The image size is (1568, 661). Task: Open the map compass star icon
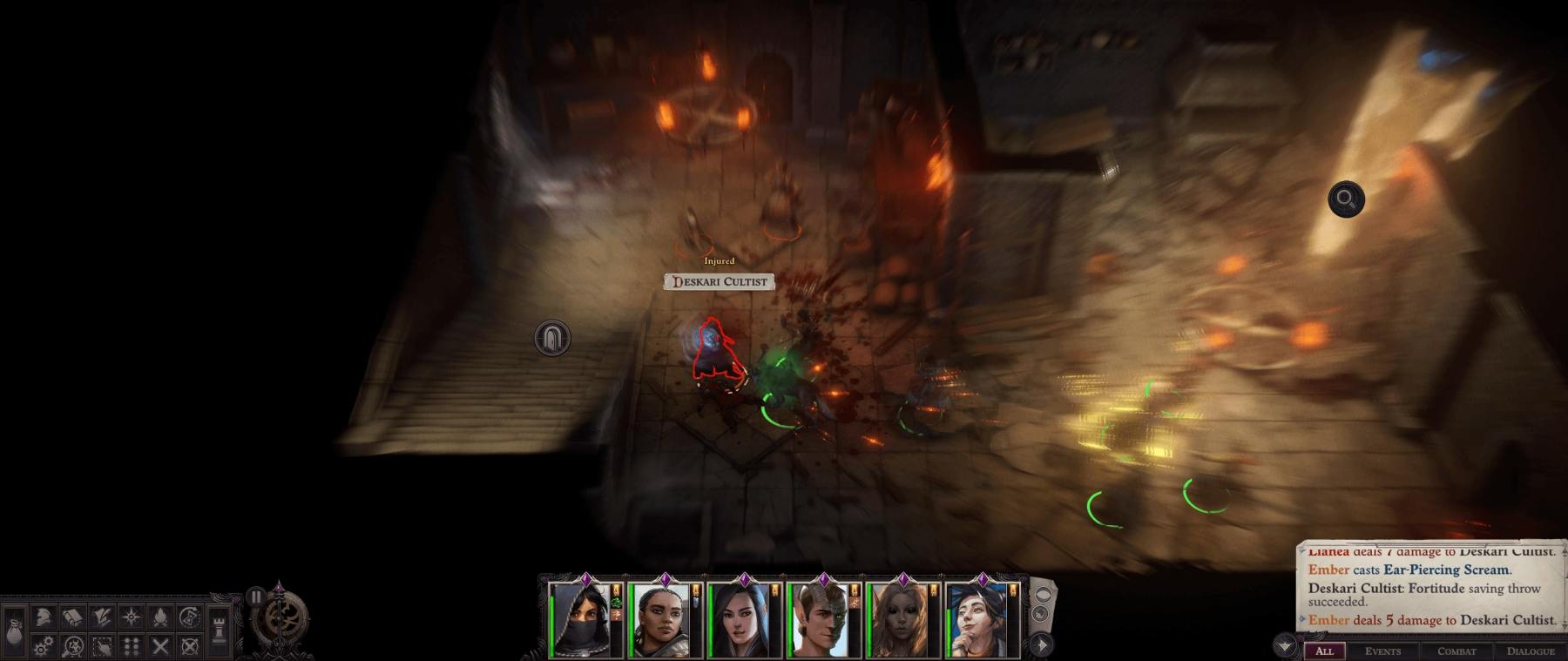point(132,617)
